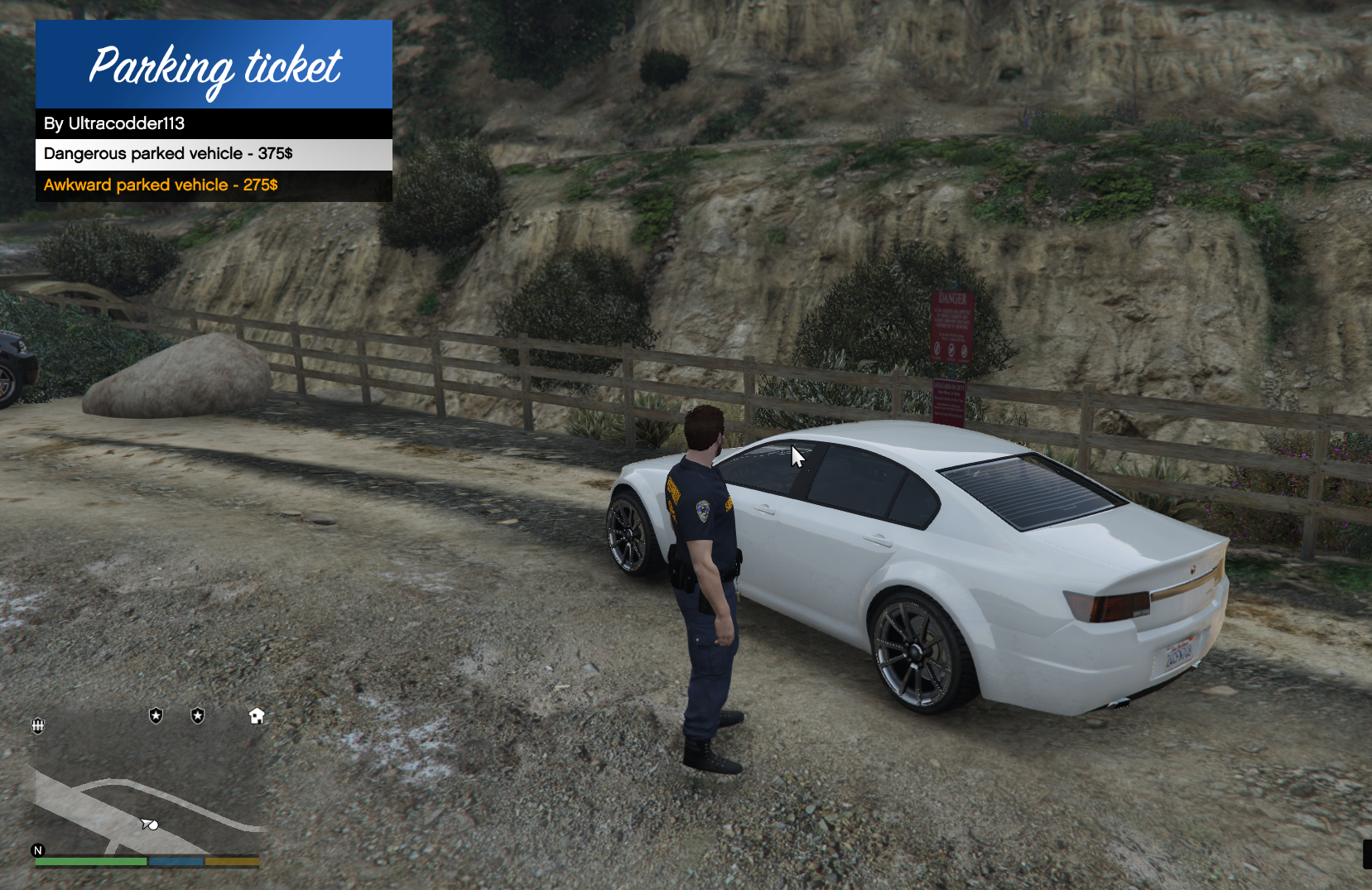
Task: Click the player arrow on the minimap
Action: click(149, 824)
